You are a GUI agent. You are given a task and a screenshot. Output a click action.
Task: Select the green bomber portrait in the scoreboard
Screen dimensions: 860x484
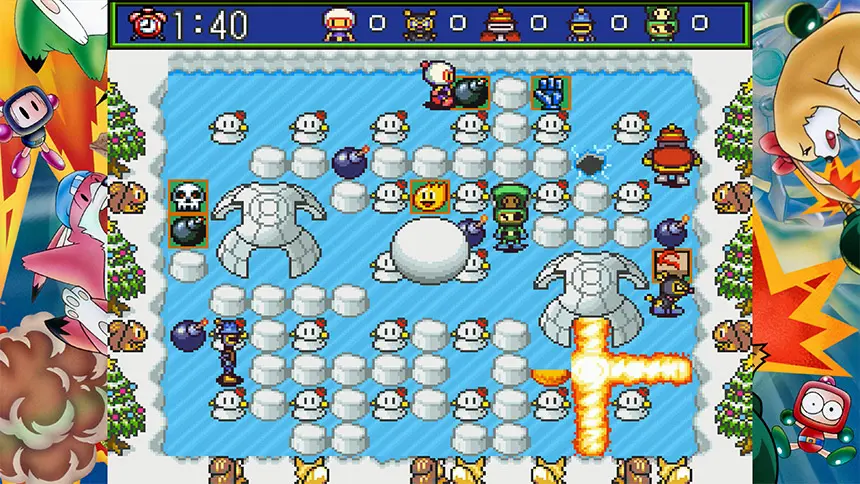tap(661, 23)
